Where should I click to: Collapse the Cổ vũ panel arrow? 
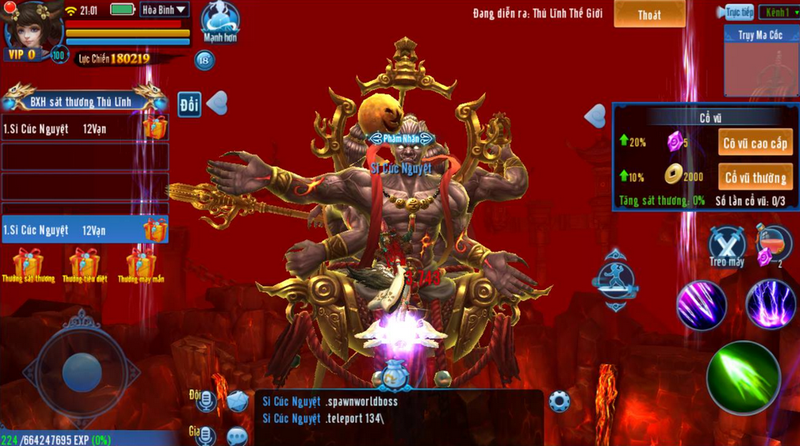tap(596, 115)
